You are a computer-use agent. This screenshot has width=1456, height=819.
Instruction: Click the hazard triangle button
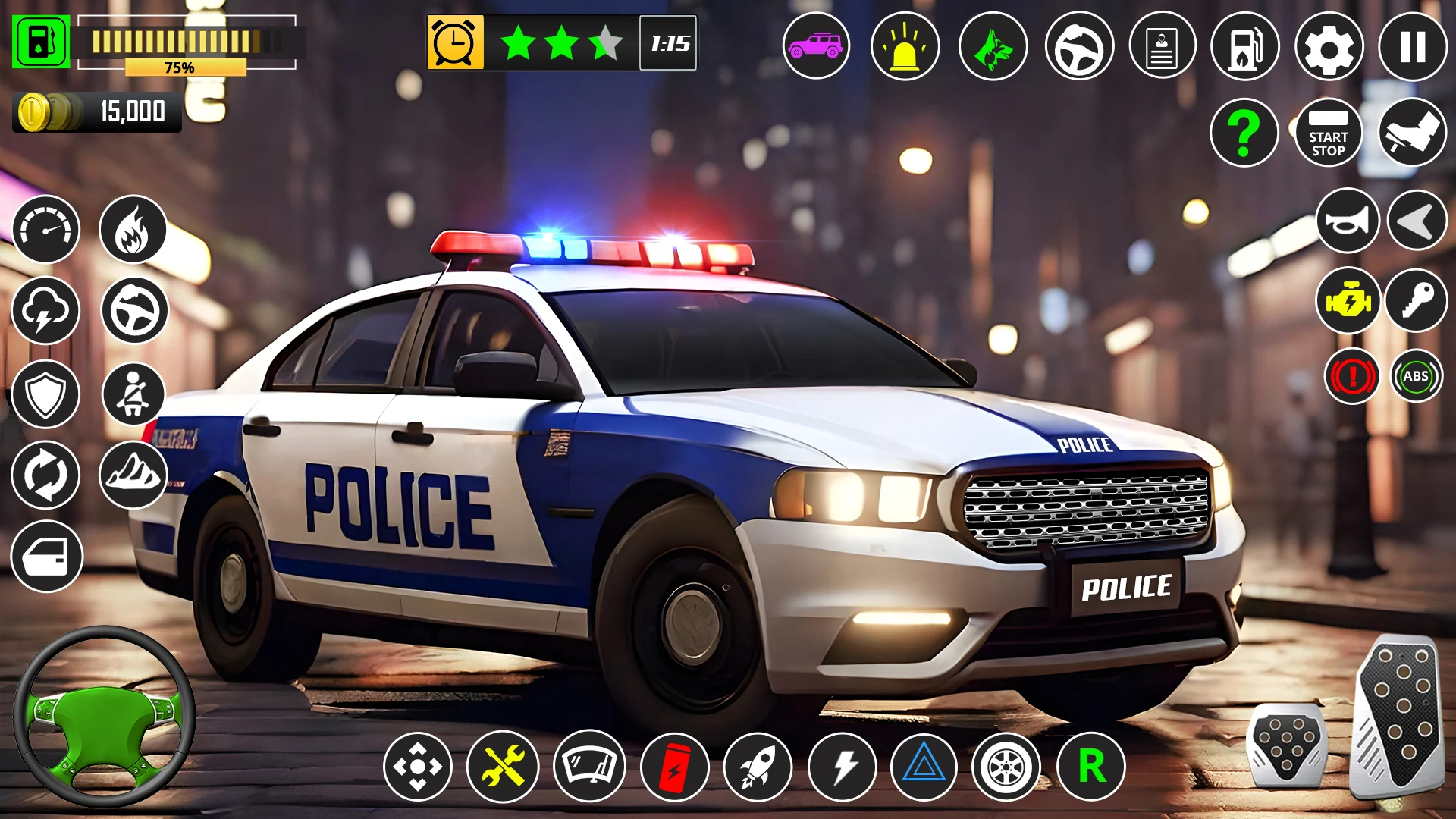coord(924,767)
